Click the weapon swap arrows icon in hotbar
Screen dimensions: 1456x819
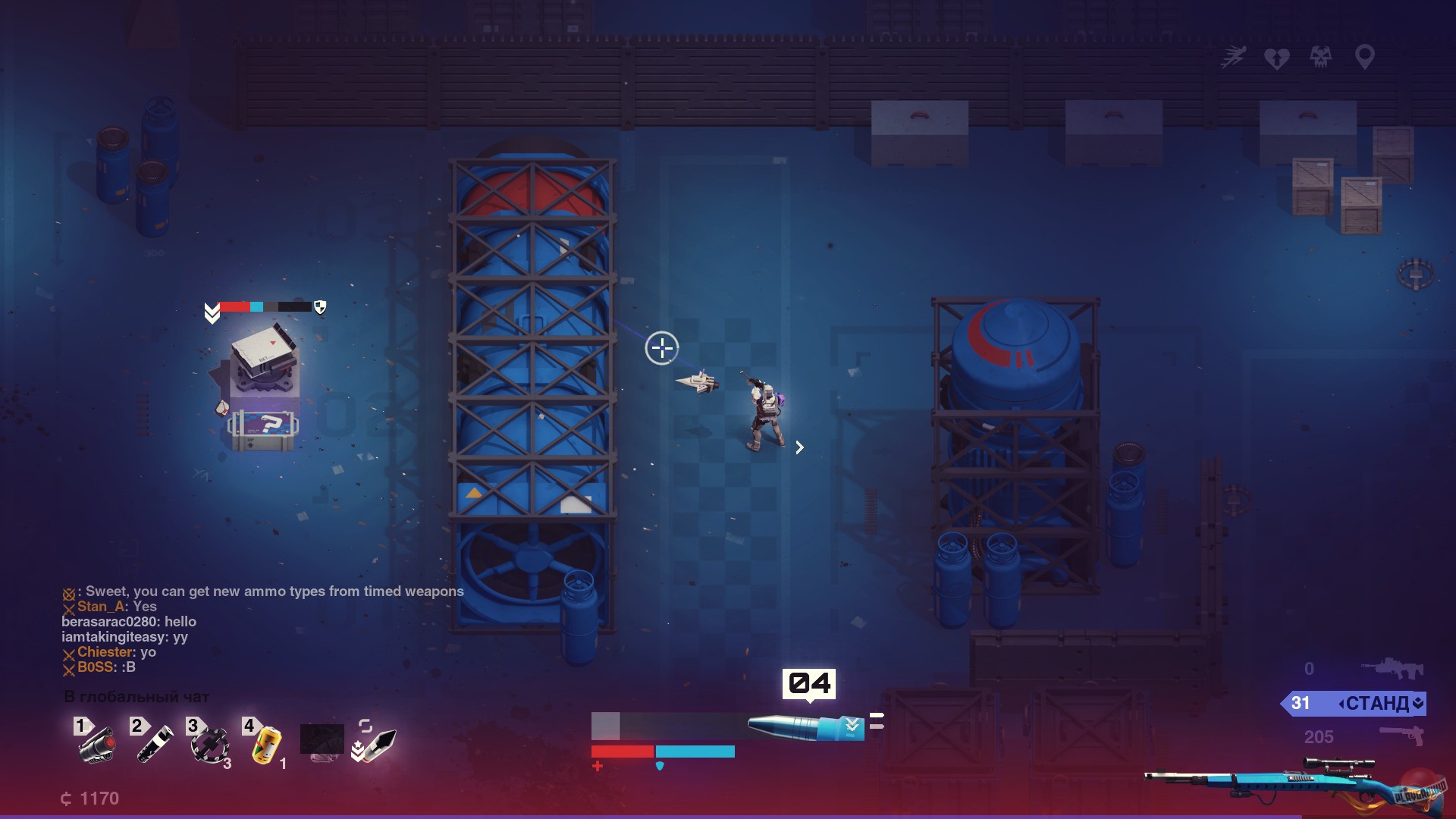pos(366,725)
